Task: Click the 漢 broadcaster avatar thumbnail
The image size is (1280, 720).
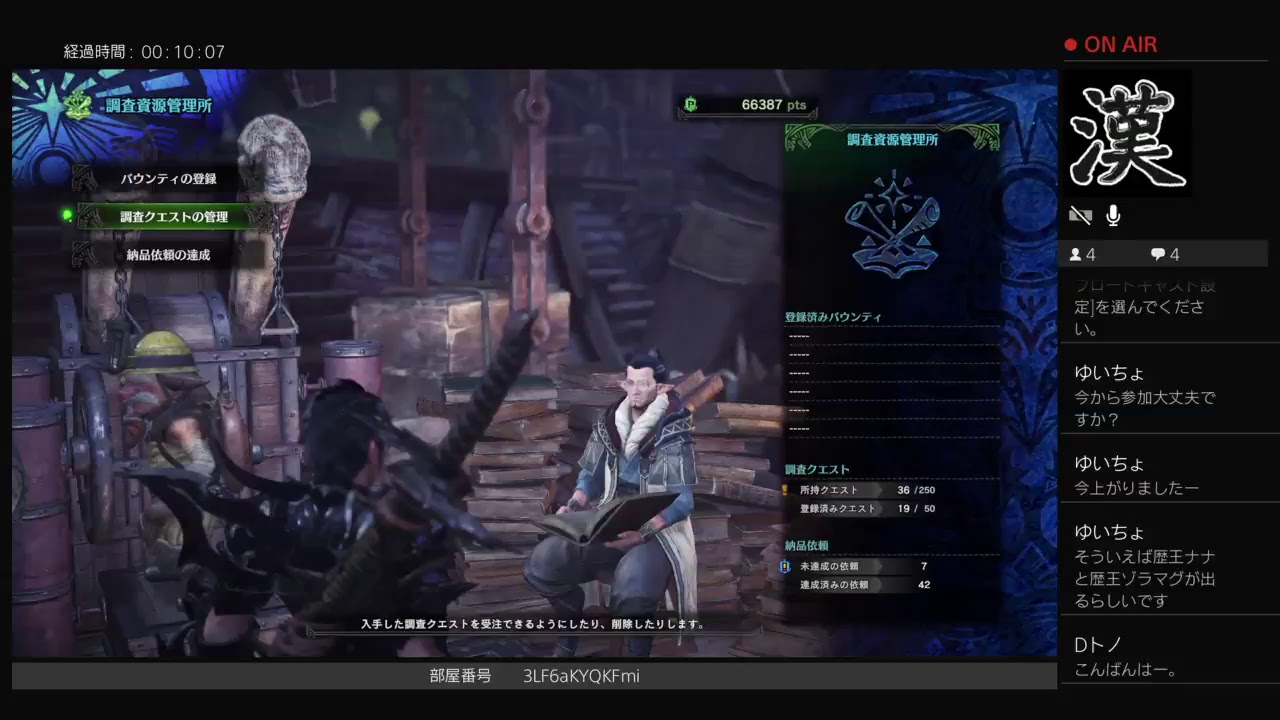Action: (1127, 133)
